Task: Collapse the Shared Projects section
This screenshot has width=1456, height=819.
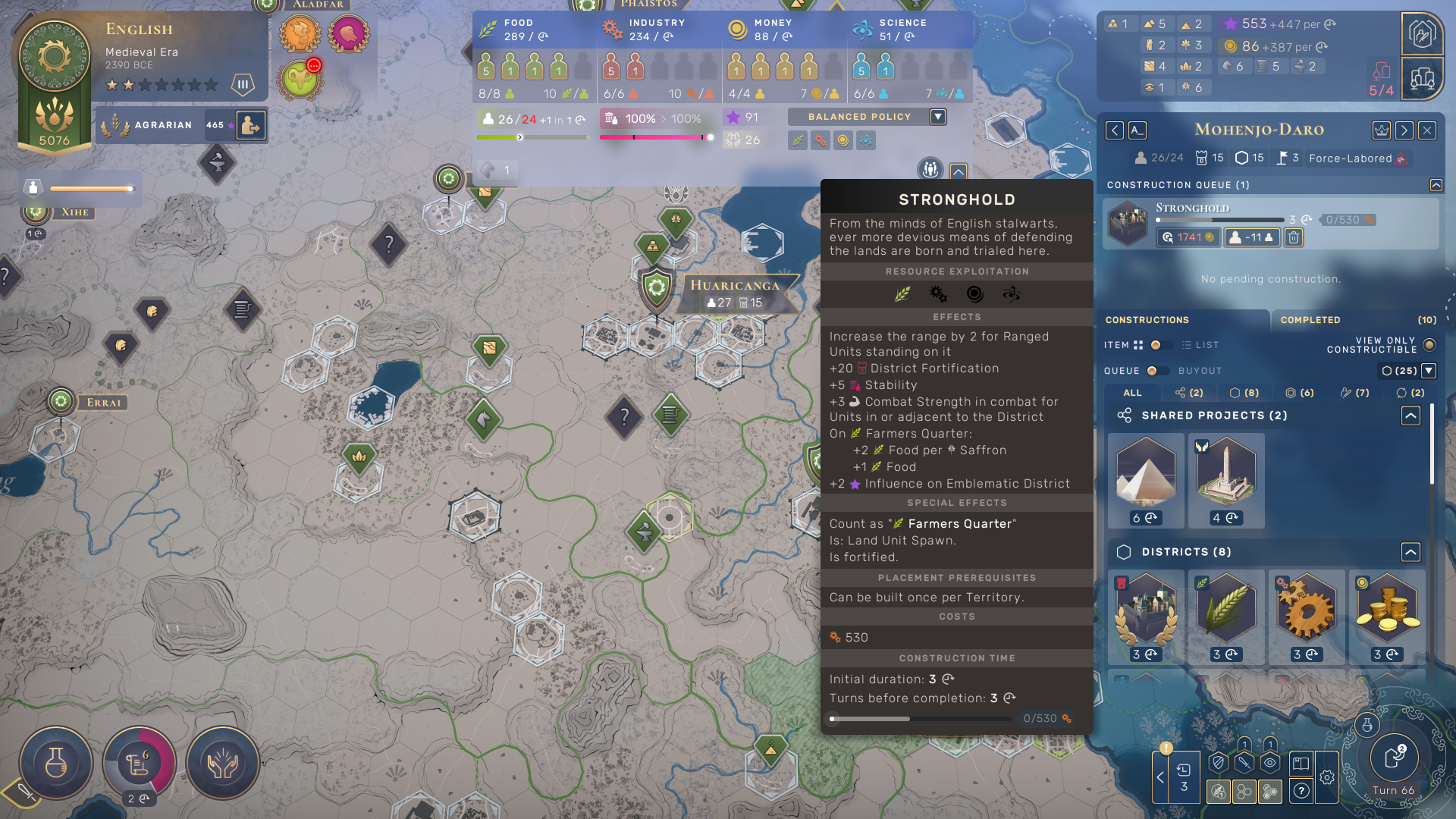Action: pyautogui.click(x=1410, y=416)
